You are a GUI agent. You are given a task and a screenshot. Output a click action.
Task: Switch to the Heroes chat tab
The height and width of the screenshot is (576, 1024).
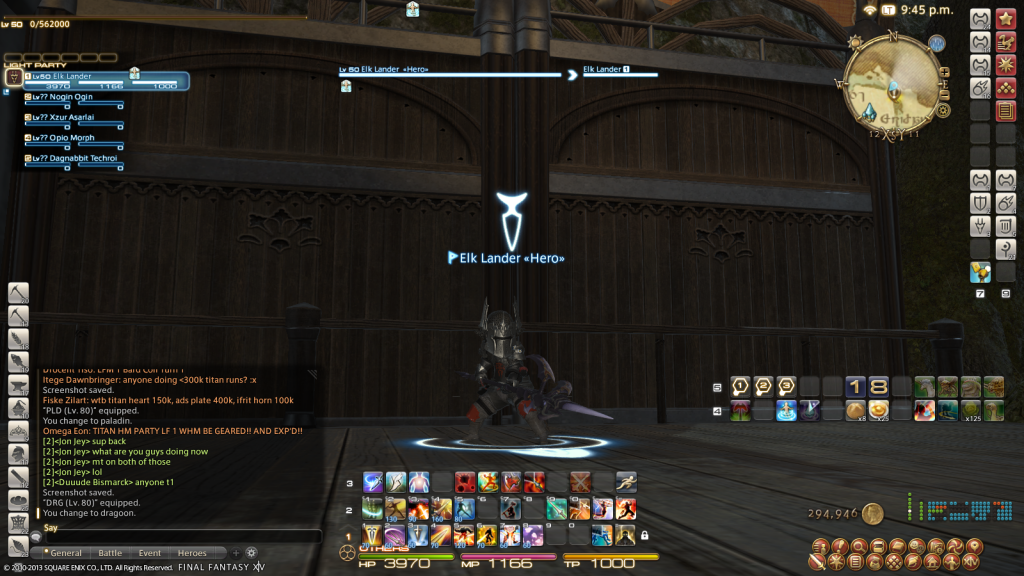point(192,553)
